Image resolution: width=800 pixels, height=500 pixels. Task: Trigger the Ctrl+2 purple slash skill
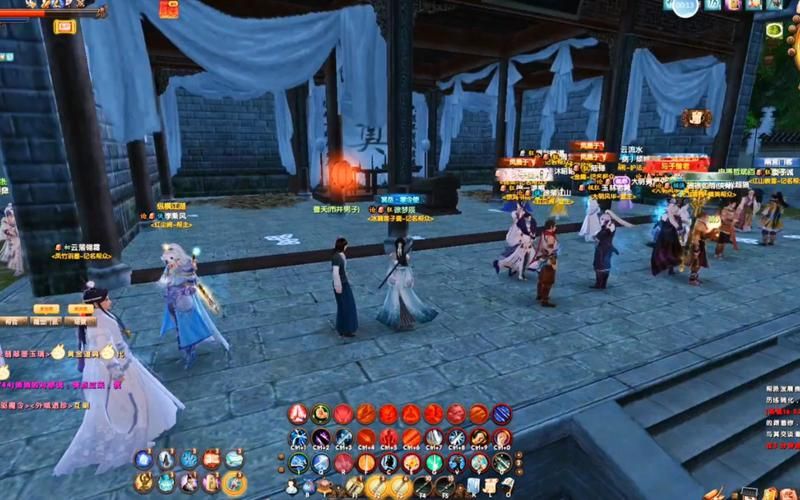(321, 438)
